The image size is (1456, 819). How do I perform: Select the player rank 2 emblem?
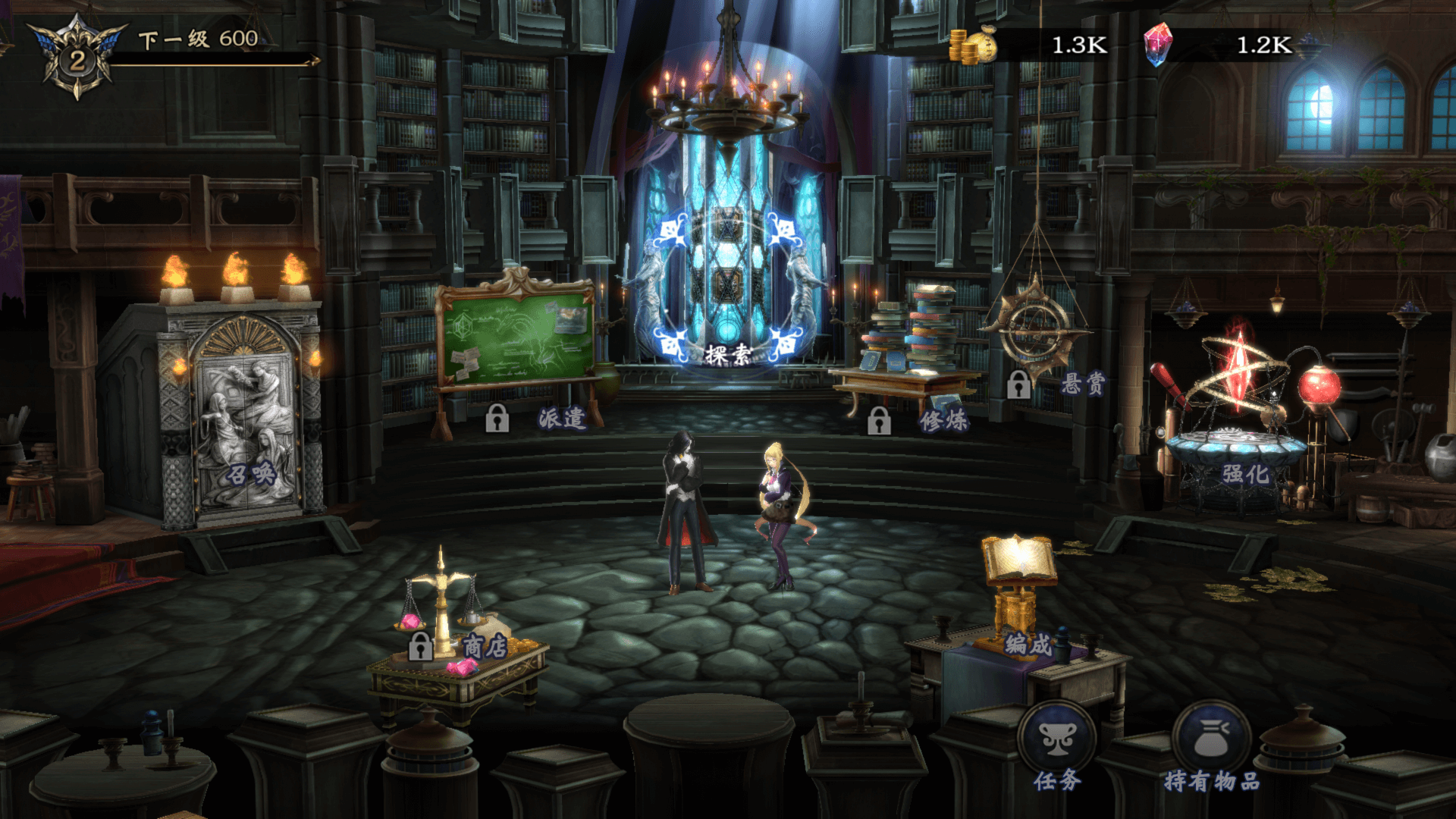[x=77, y=59]
